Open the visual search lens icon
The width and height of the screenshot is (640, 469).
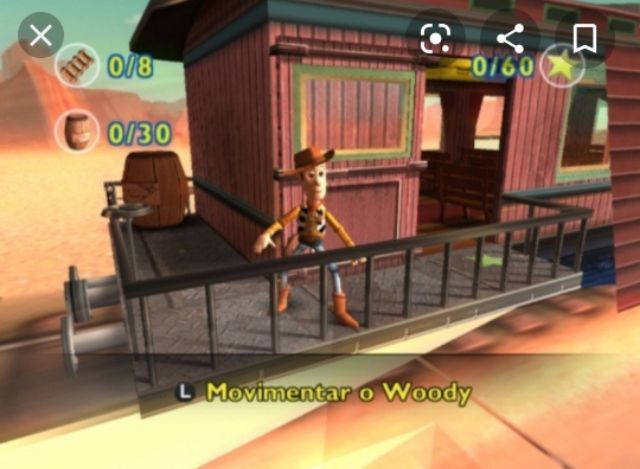coord(436,38)
